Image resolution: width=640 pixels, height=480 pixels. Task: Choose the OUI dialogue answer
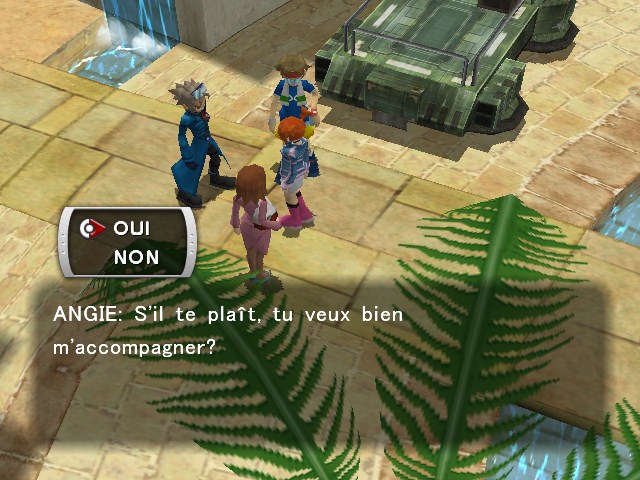click(132, 228)
